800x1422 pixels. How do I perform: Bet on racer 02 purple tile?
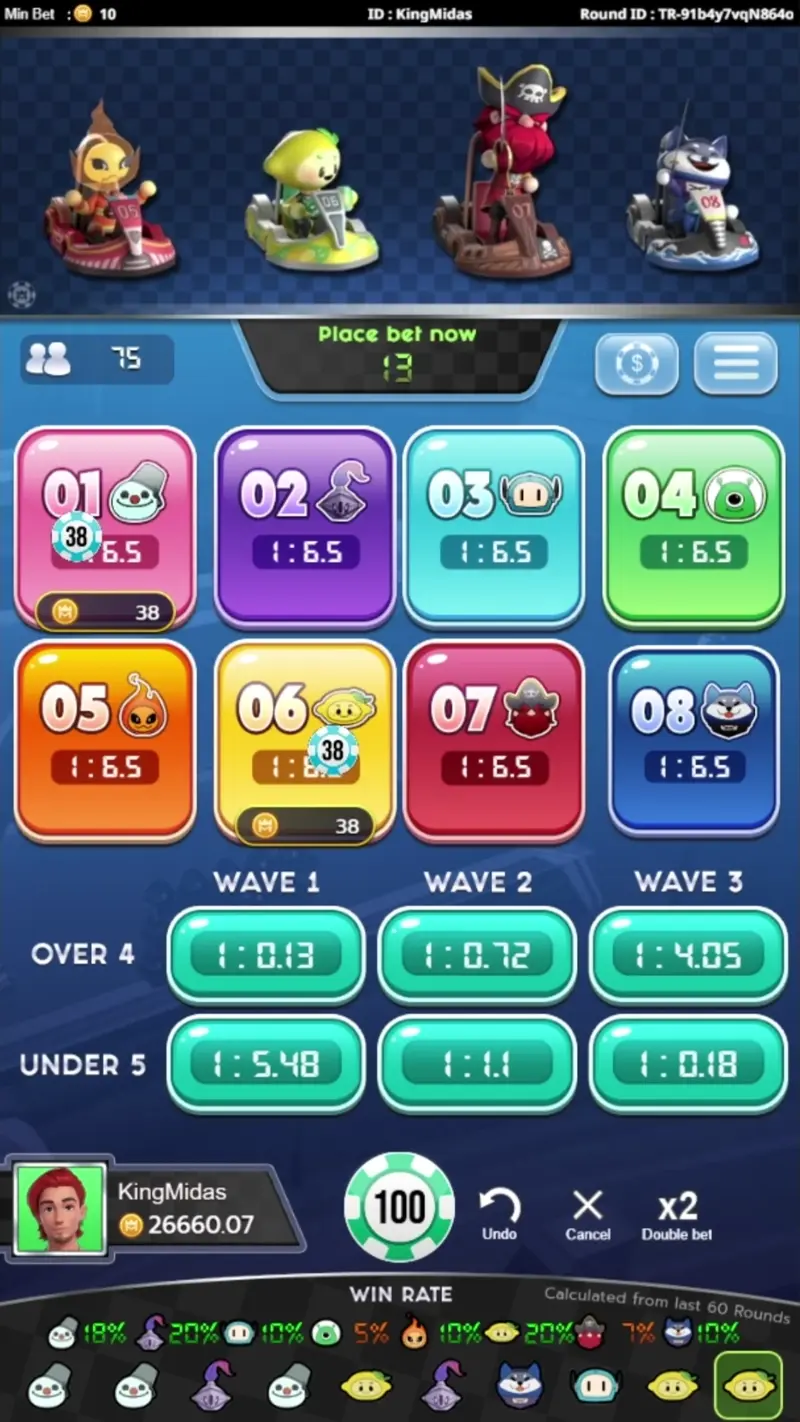point(305,526)
